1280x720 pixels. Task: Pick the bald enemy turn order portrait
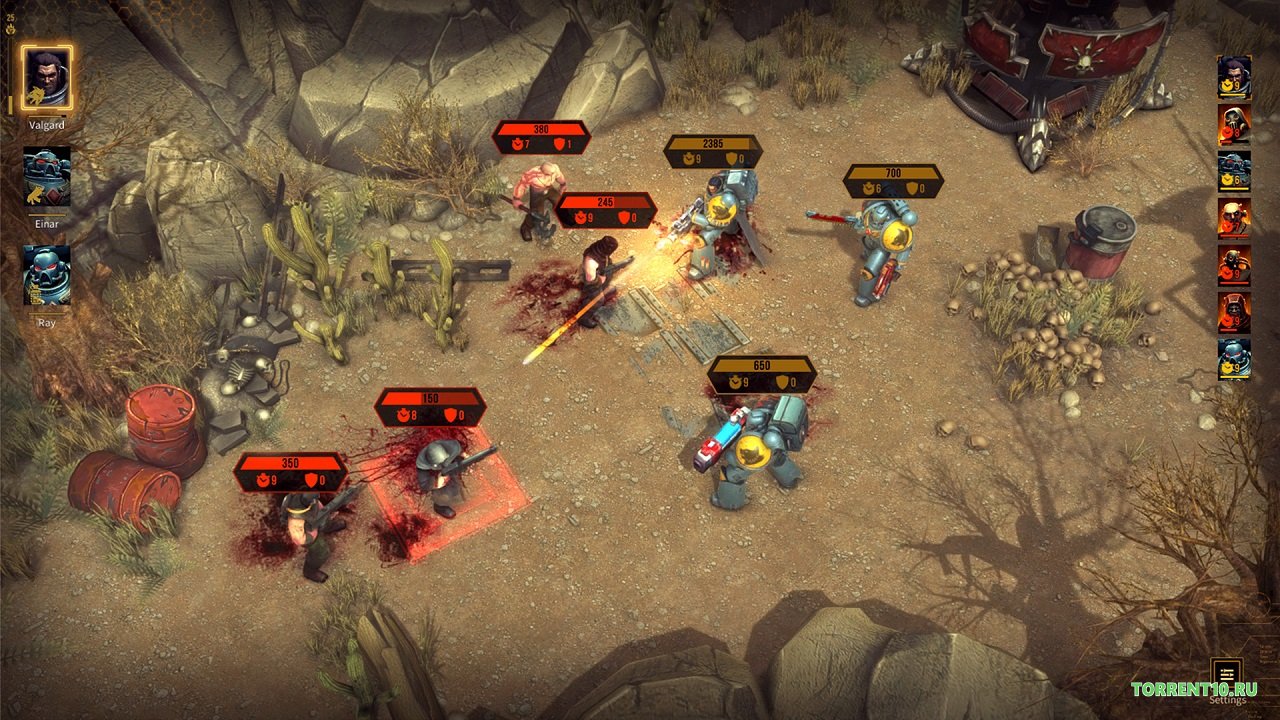tap(1234, 218)
